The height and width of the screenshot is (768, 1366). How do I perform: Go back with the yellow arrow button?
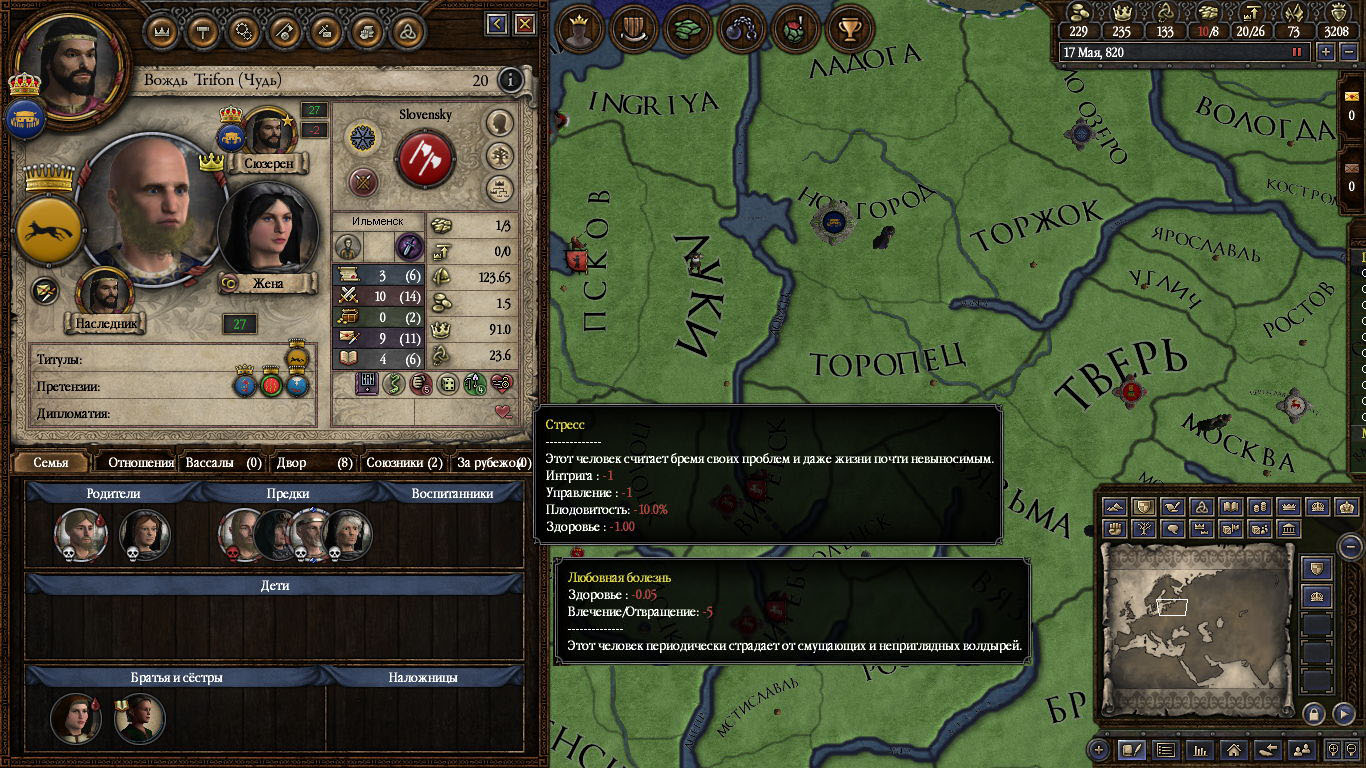coord(497,23)
